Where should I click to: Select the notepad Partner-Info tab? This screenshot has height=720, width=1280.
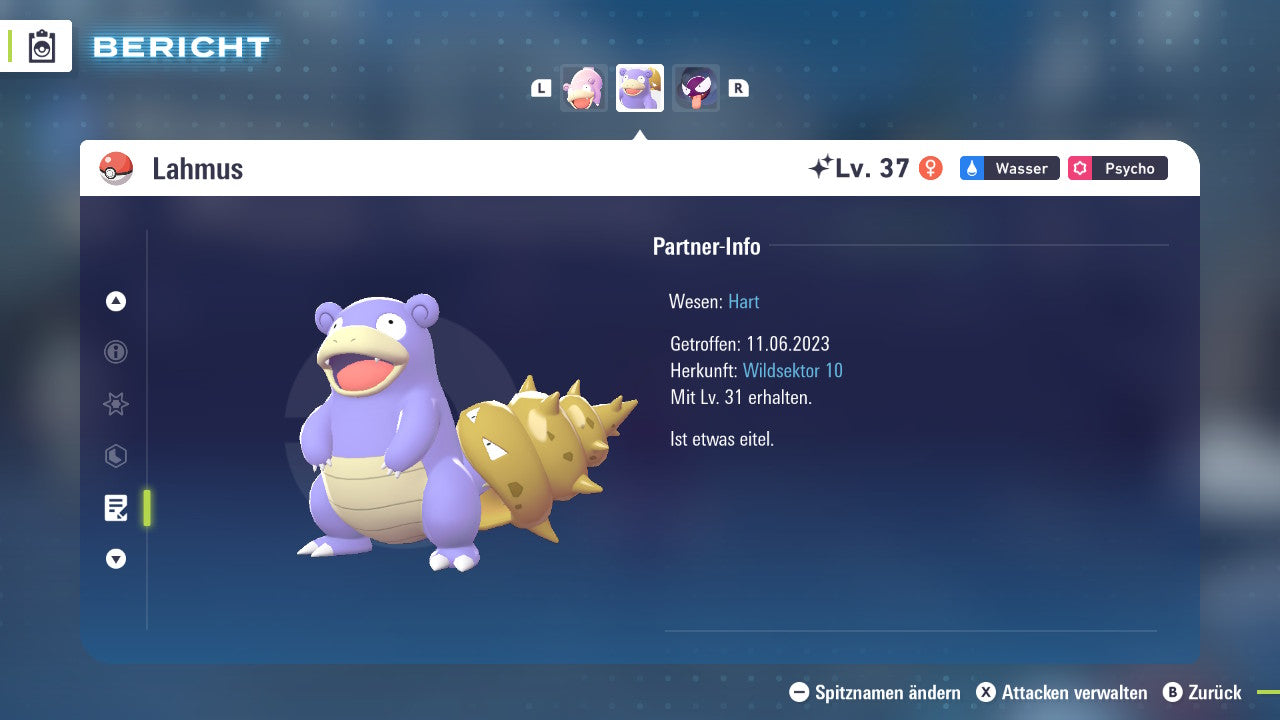point(116,508)
